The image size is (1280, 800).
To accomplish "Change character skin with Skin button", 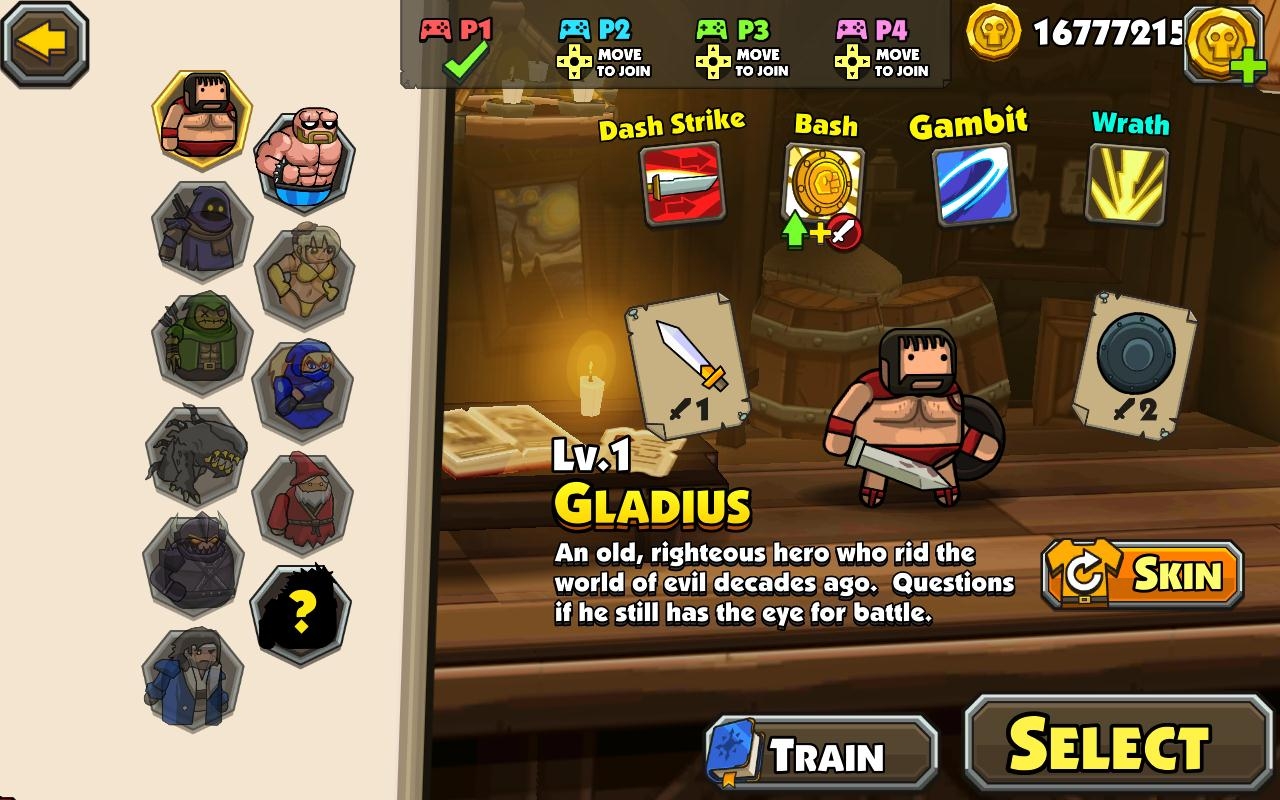I will 1142,574.
